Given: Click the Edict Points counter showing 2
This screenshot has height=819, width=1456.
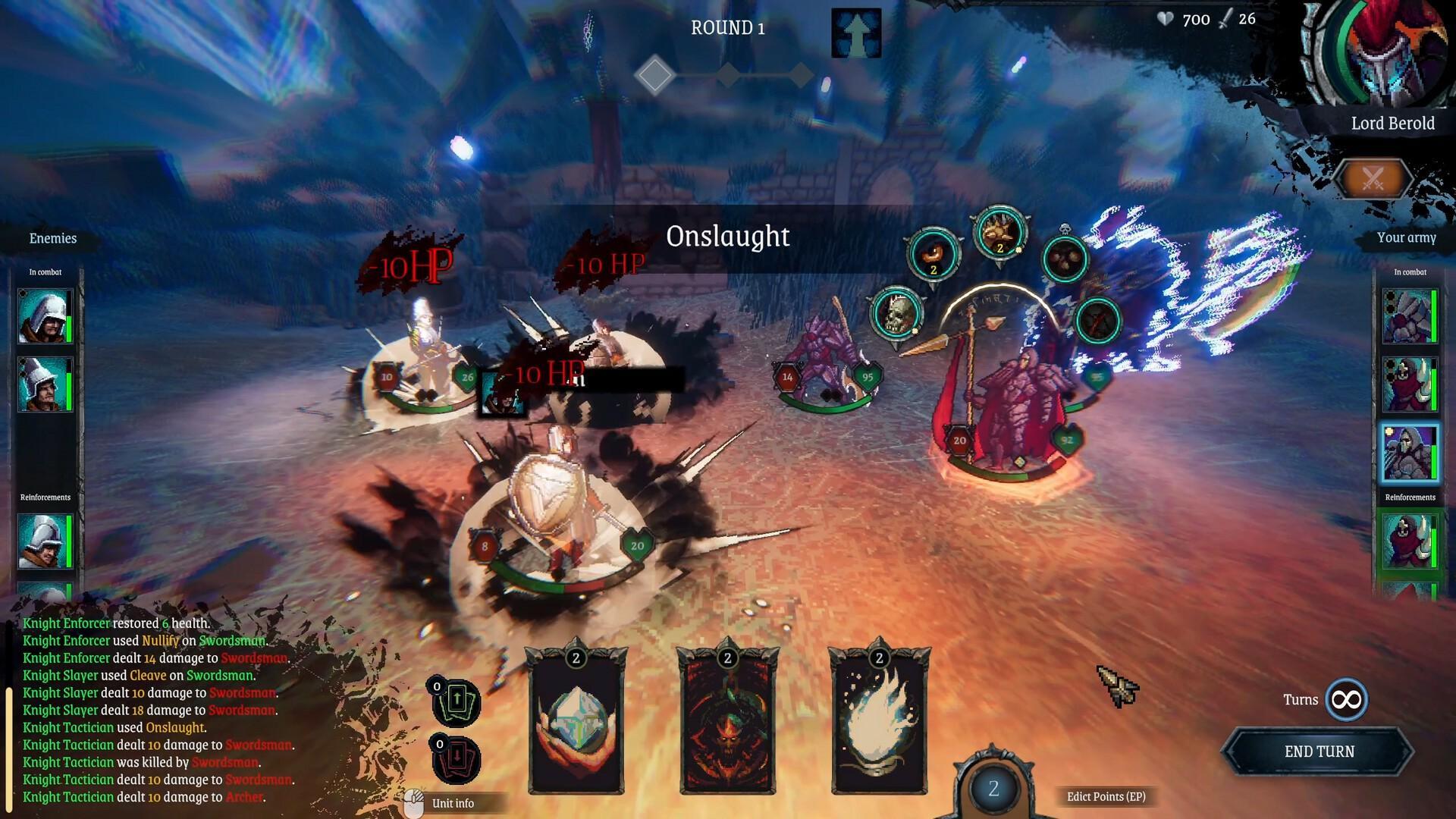Looking at the screenshot, I should [x=993, y=789].
